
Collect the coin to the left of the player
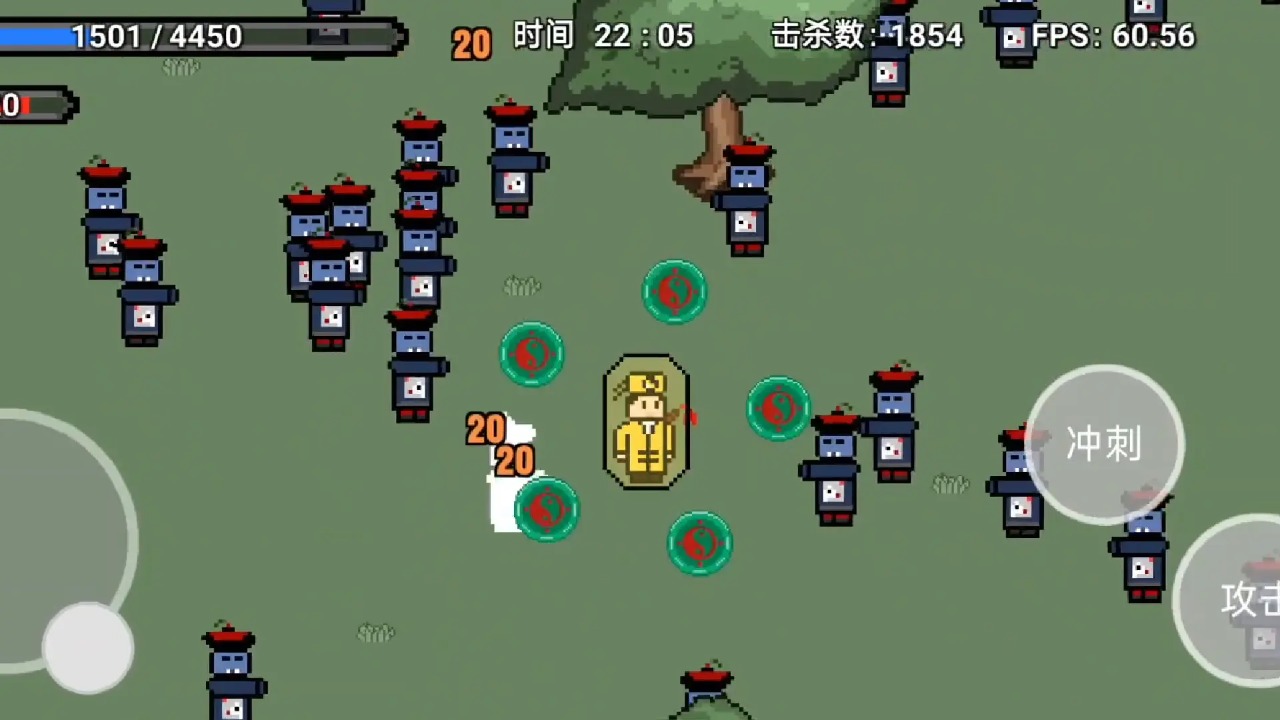(532, 353)
